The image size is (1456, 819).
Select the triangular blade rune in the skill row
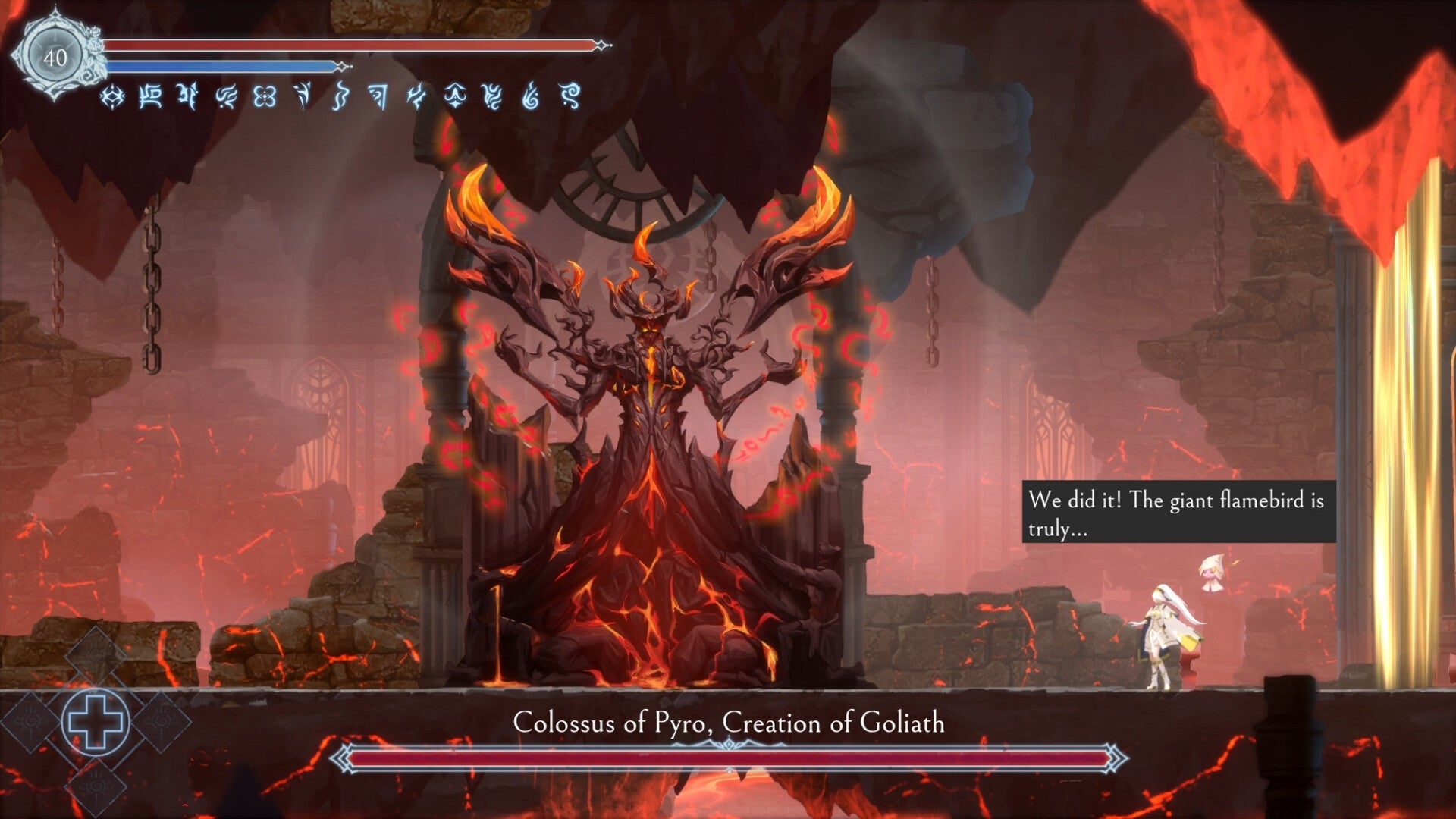(378, 97)
